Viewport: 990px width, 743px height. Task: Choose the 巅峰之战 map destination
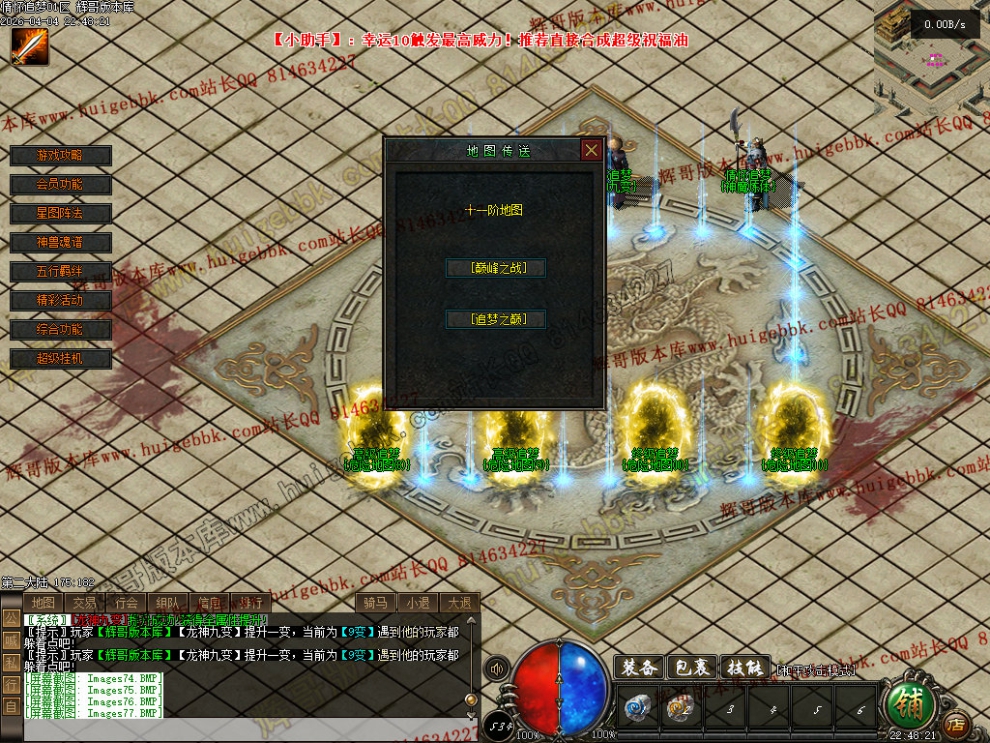coord(496,268)
